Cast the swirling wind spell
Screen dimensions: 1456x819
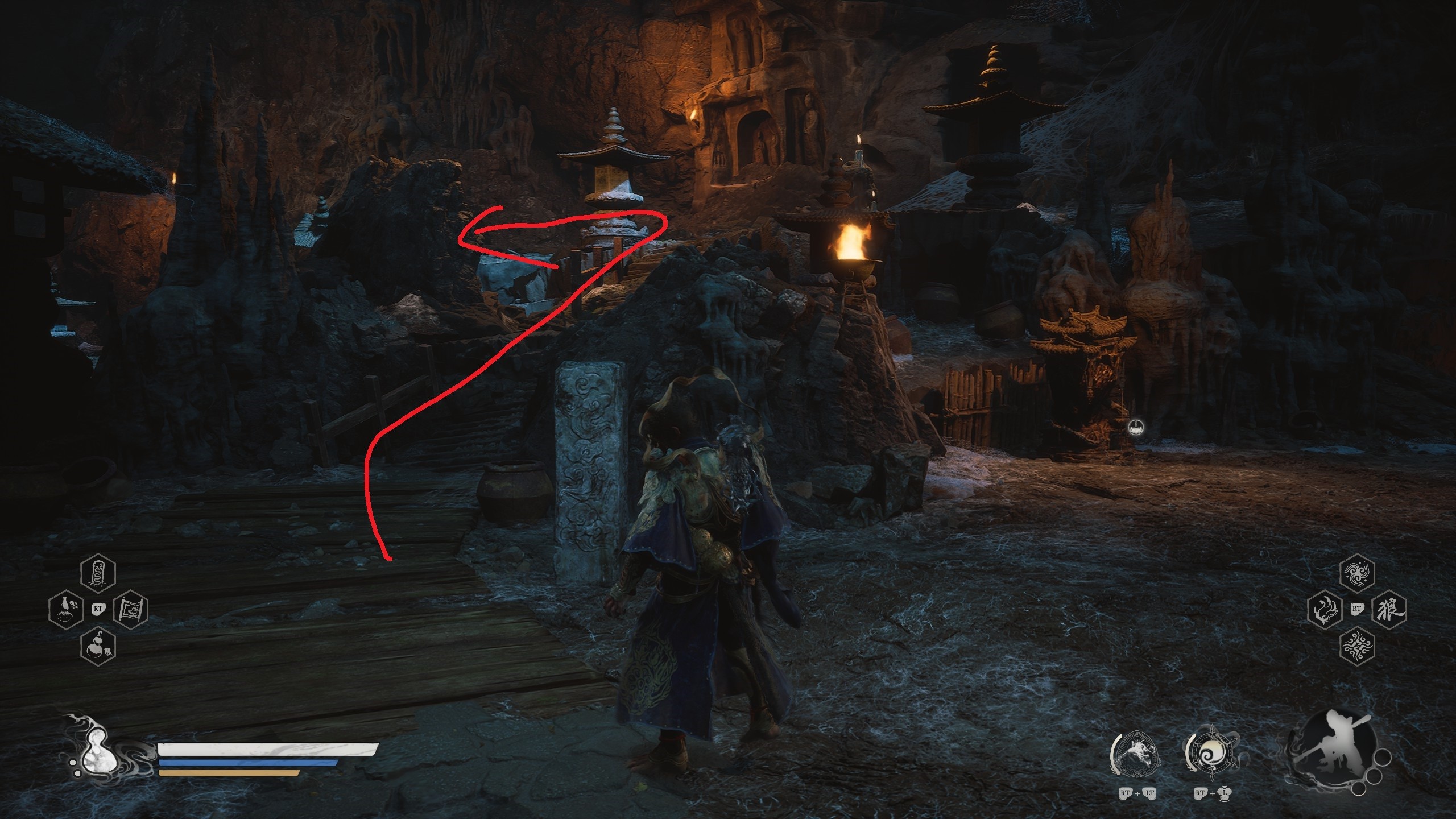click(x=1358, y=573)
